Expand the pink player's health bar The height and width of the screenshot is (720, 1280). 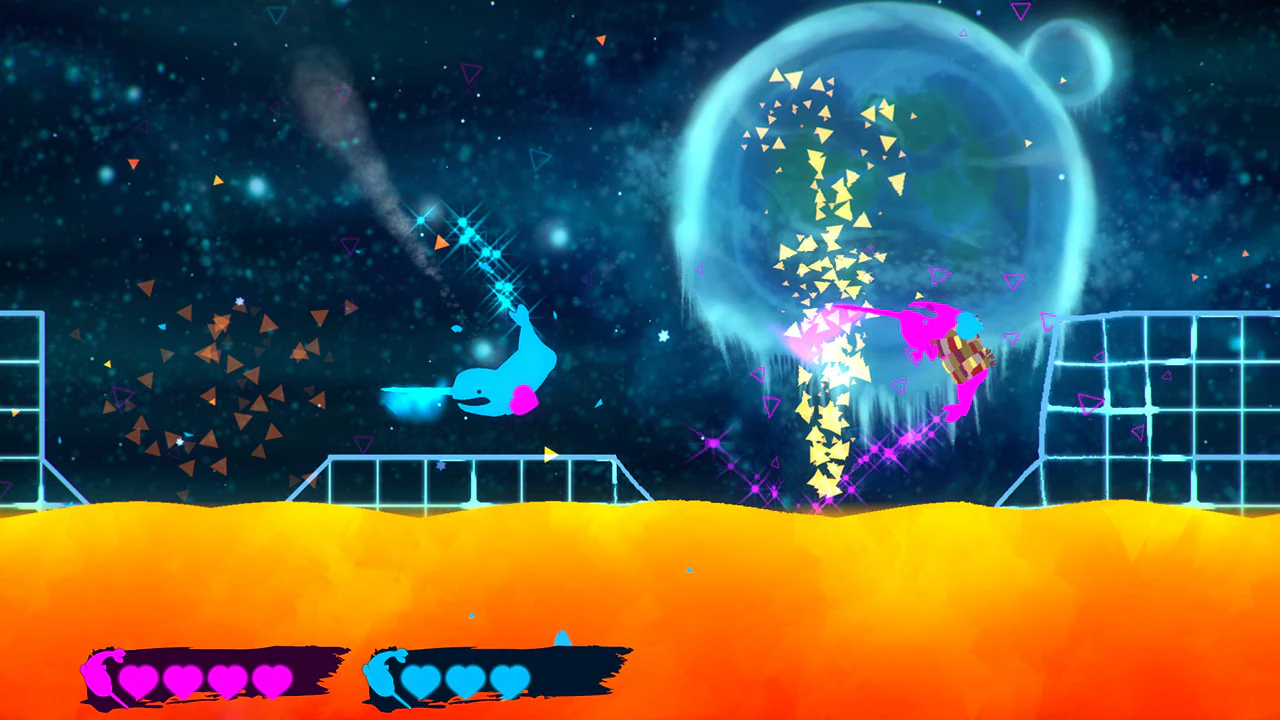(x=215, y=675)
